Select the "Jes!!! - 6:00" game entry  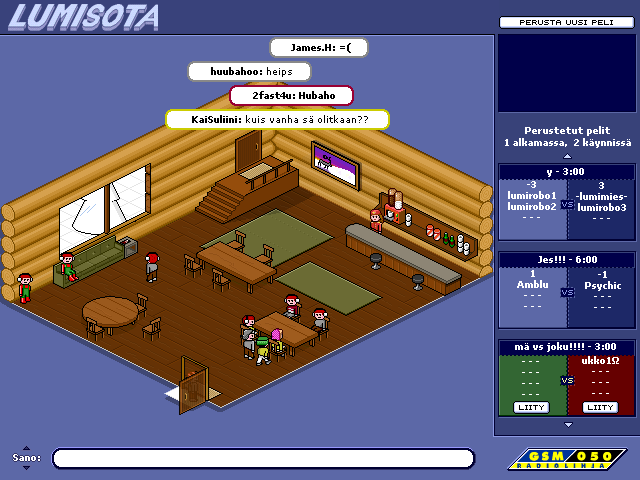coord(566,259)
